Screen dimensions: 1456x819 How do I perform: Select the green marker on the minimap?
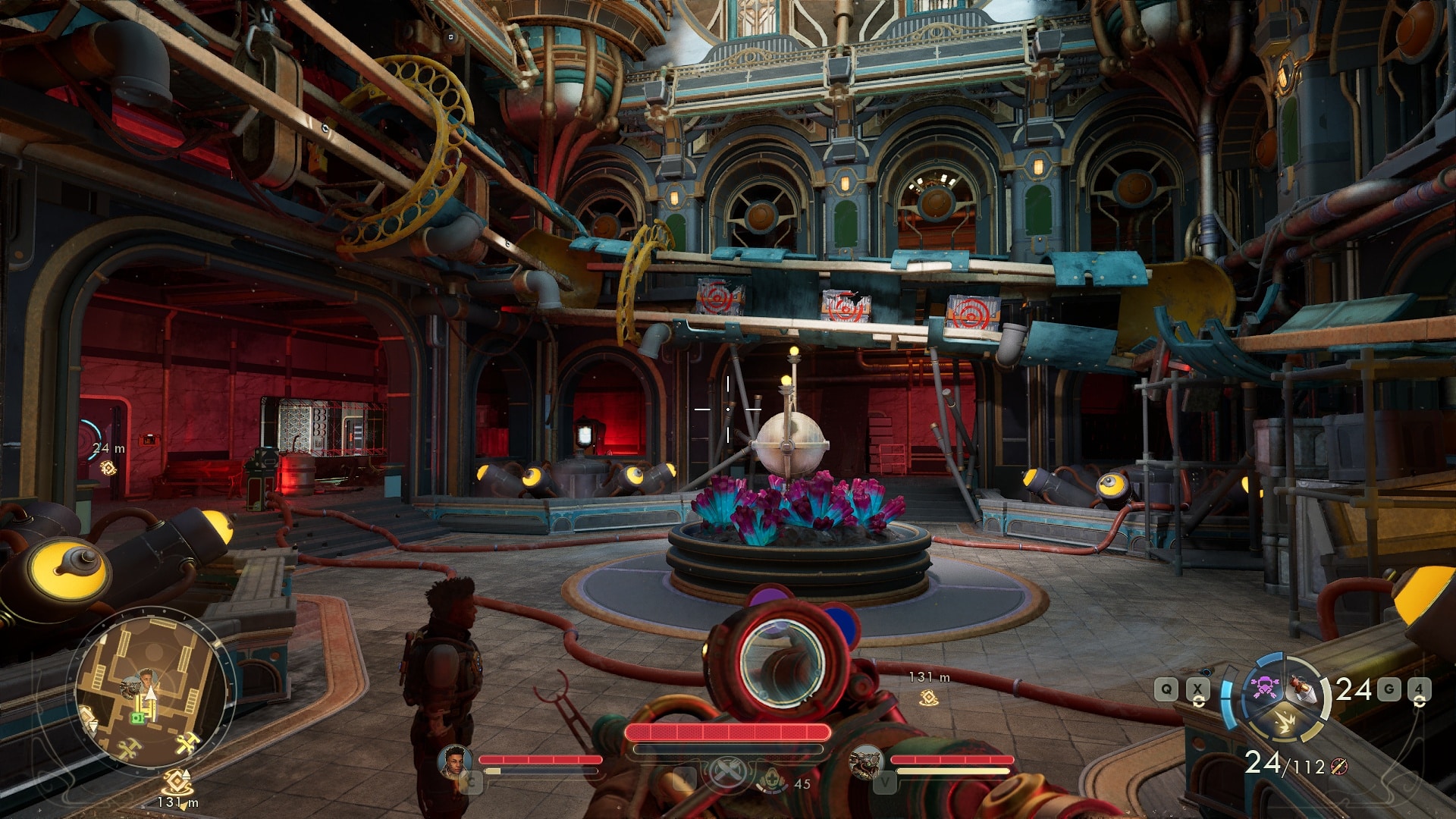pos(137,717)
